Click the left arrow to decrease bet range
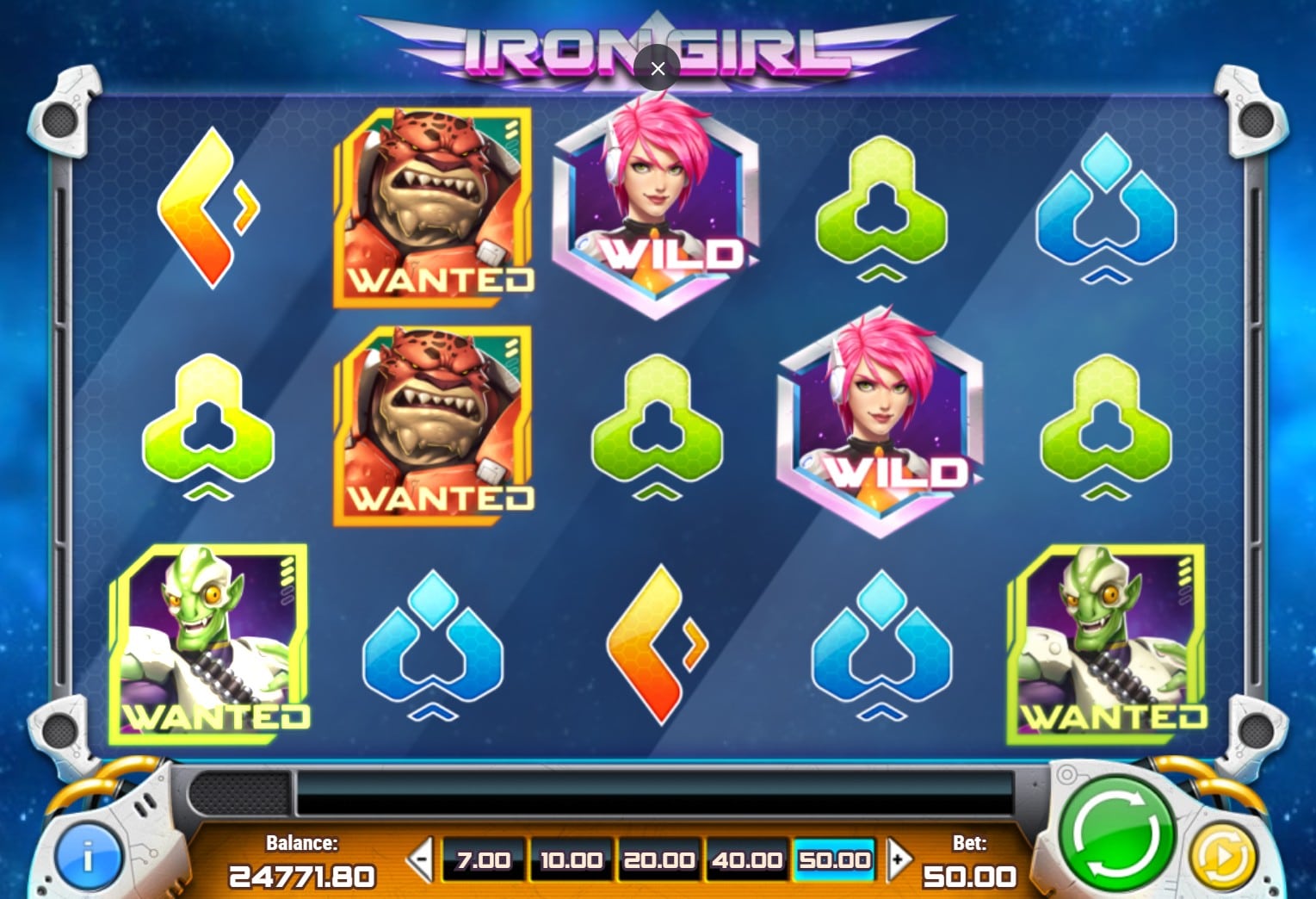This screenshot has width=1316, height=899. click(x=419, y=859)
